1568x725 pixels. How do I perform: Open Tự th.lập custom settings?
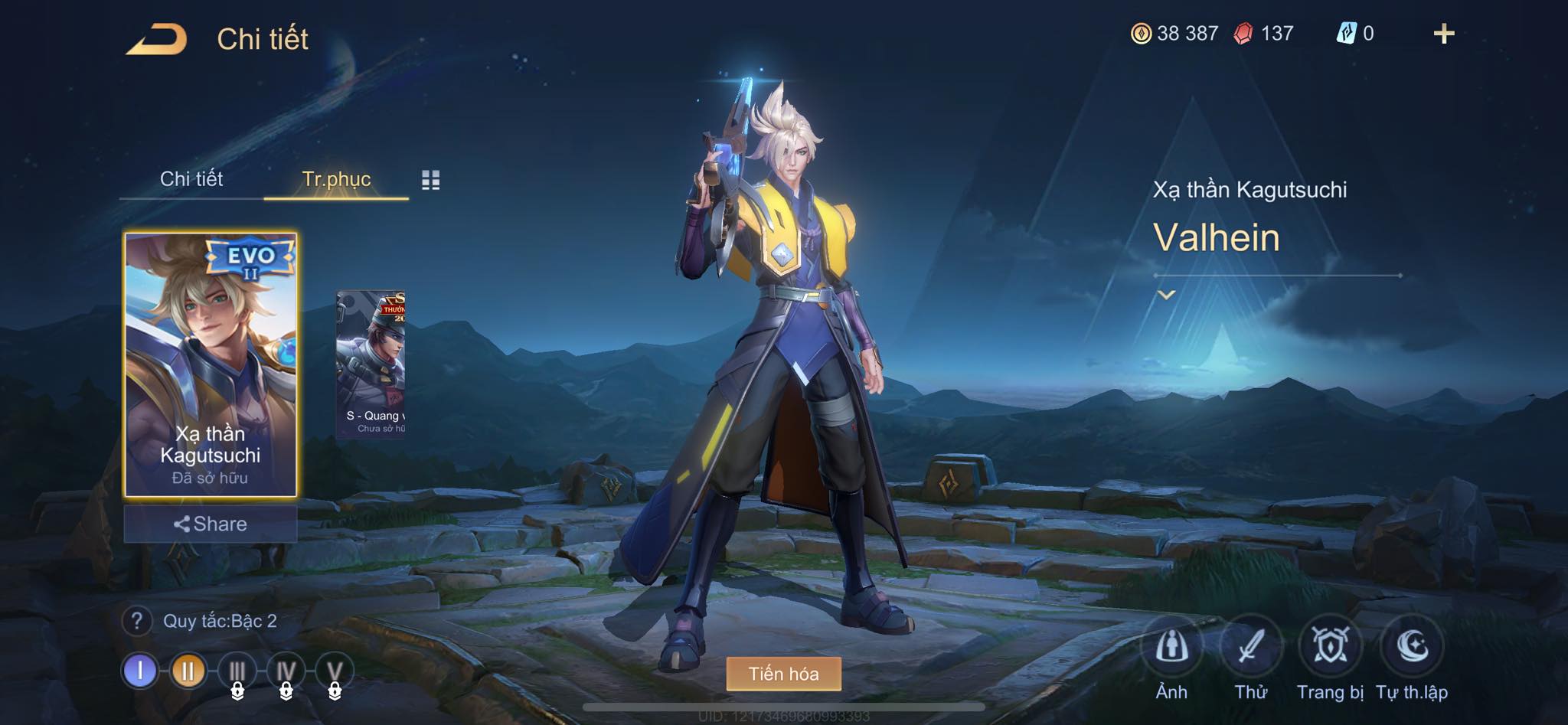tap(1411, 648)
